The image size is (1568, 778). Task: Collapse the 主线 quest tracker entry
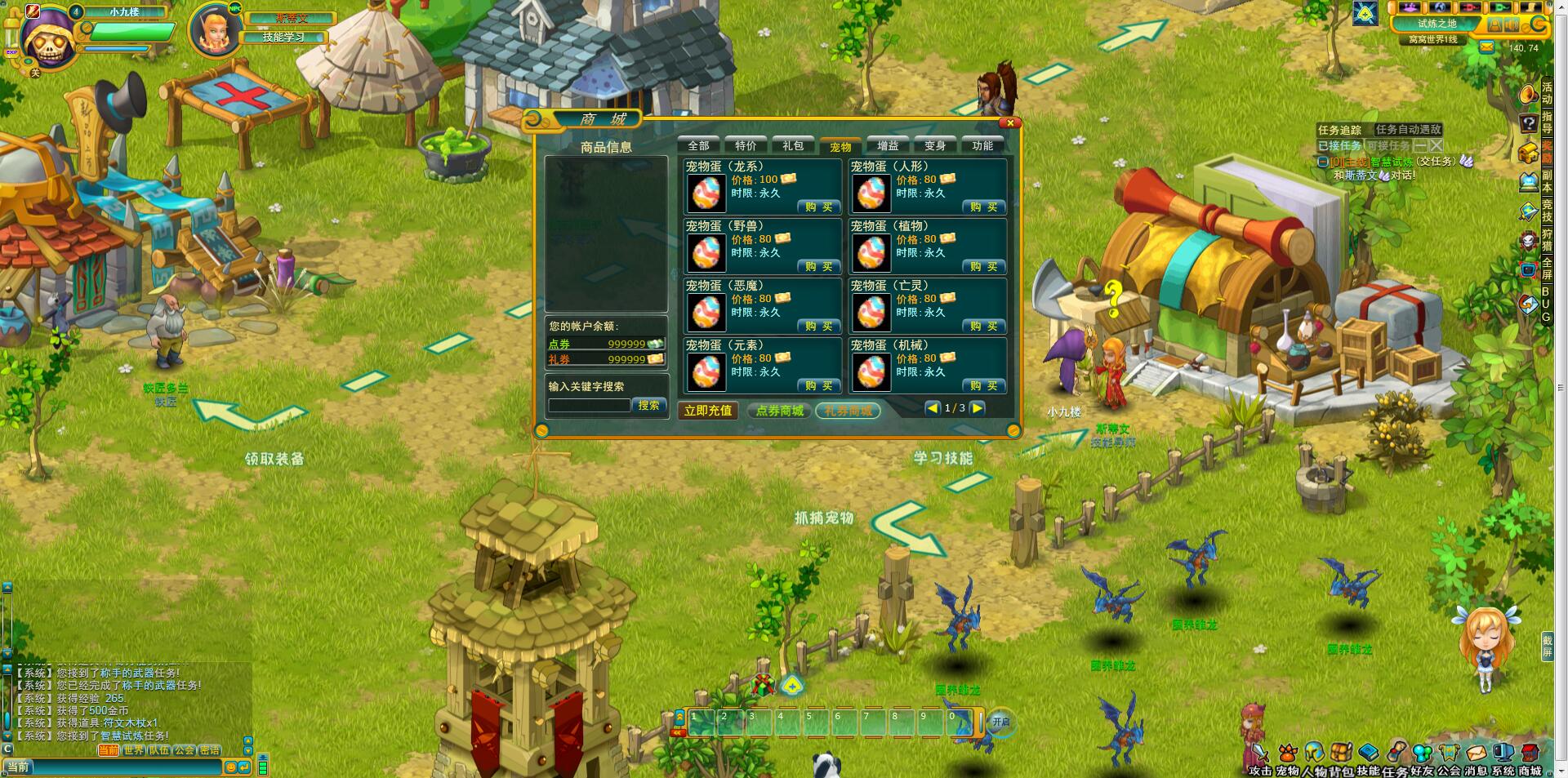1322,161
